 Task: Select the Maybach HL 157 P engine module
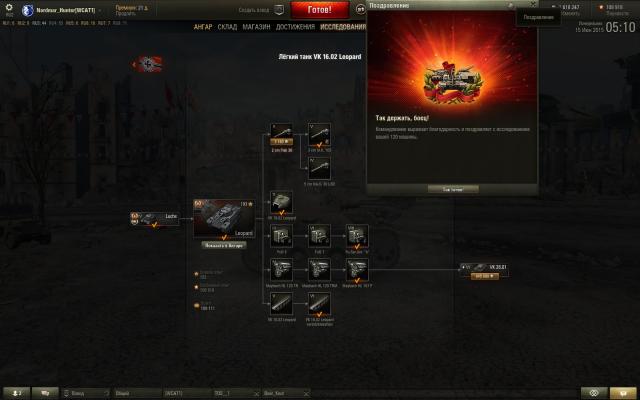[356, 269]
